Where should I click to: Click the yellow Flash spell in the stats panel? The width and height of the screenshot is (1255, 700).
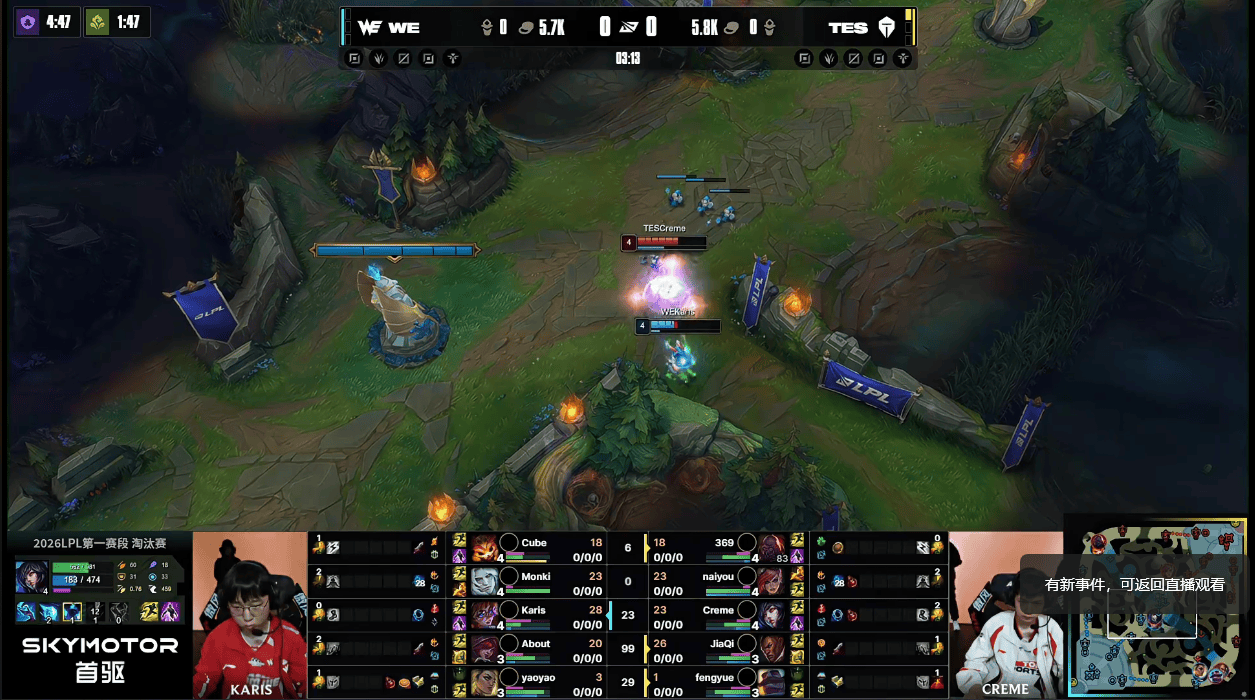coord(149,612)
